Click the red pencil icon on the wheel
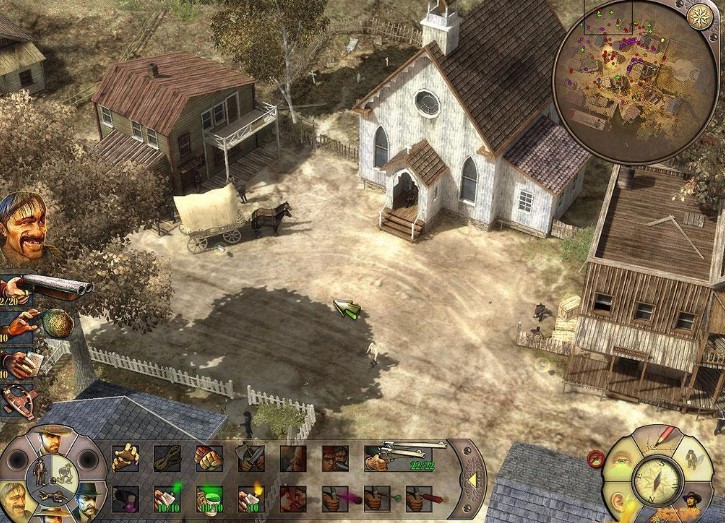Image resolution: width=725 pixels, height=523 pixels. click(663, 436)
